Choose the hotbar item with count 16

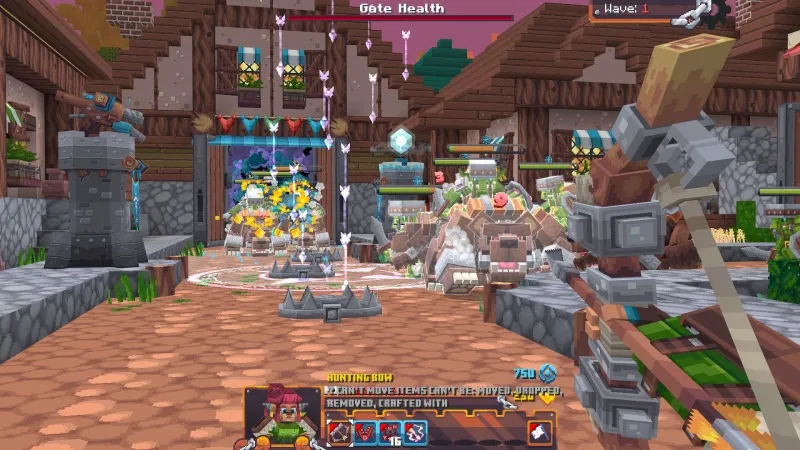click(389, 432)
